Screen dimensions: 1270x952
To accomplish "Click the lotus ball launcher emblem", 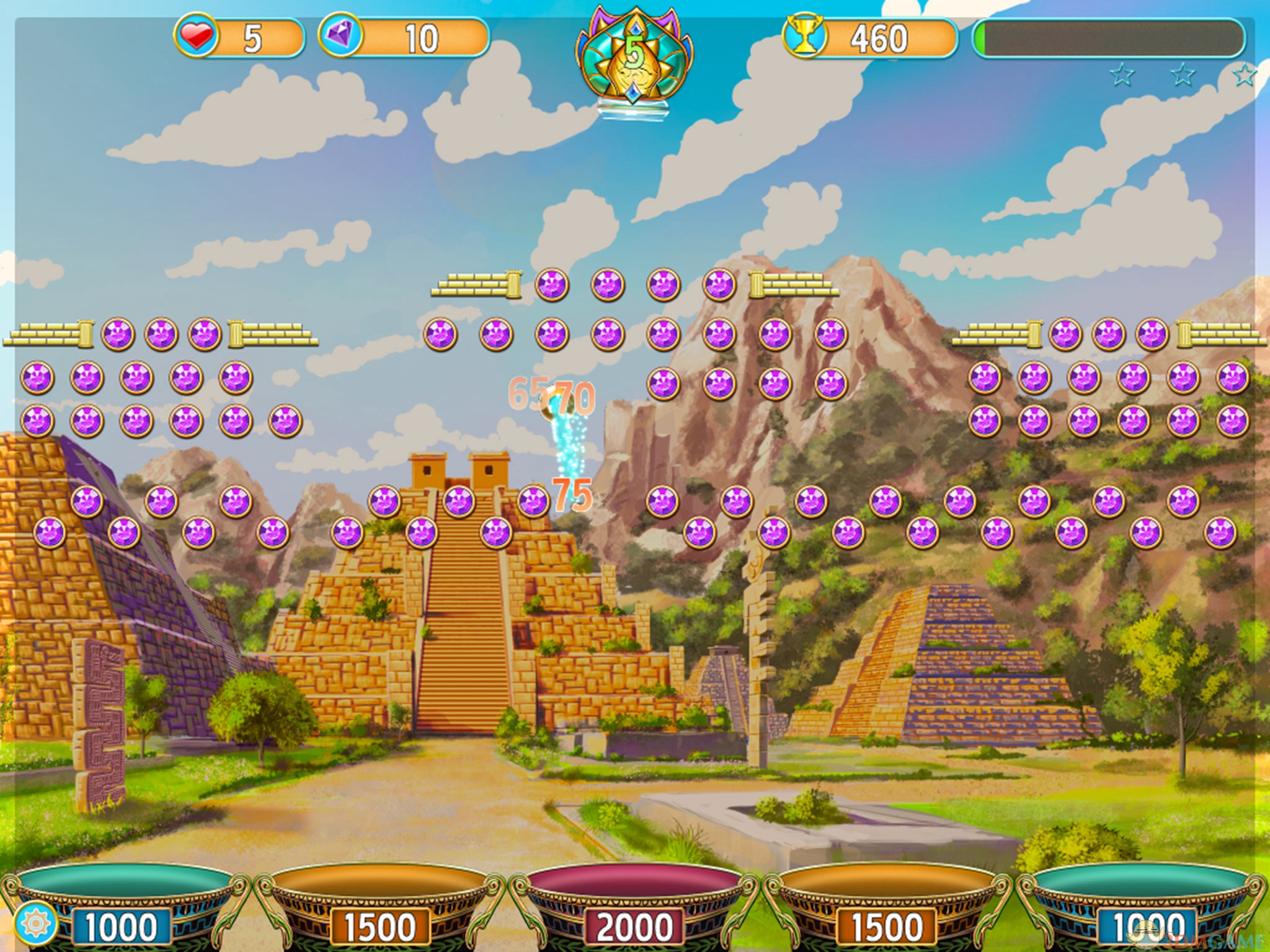I will click(634, 59).
